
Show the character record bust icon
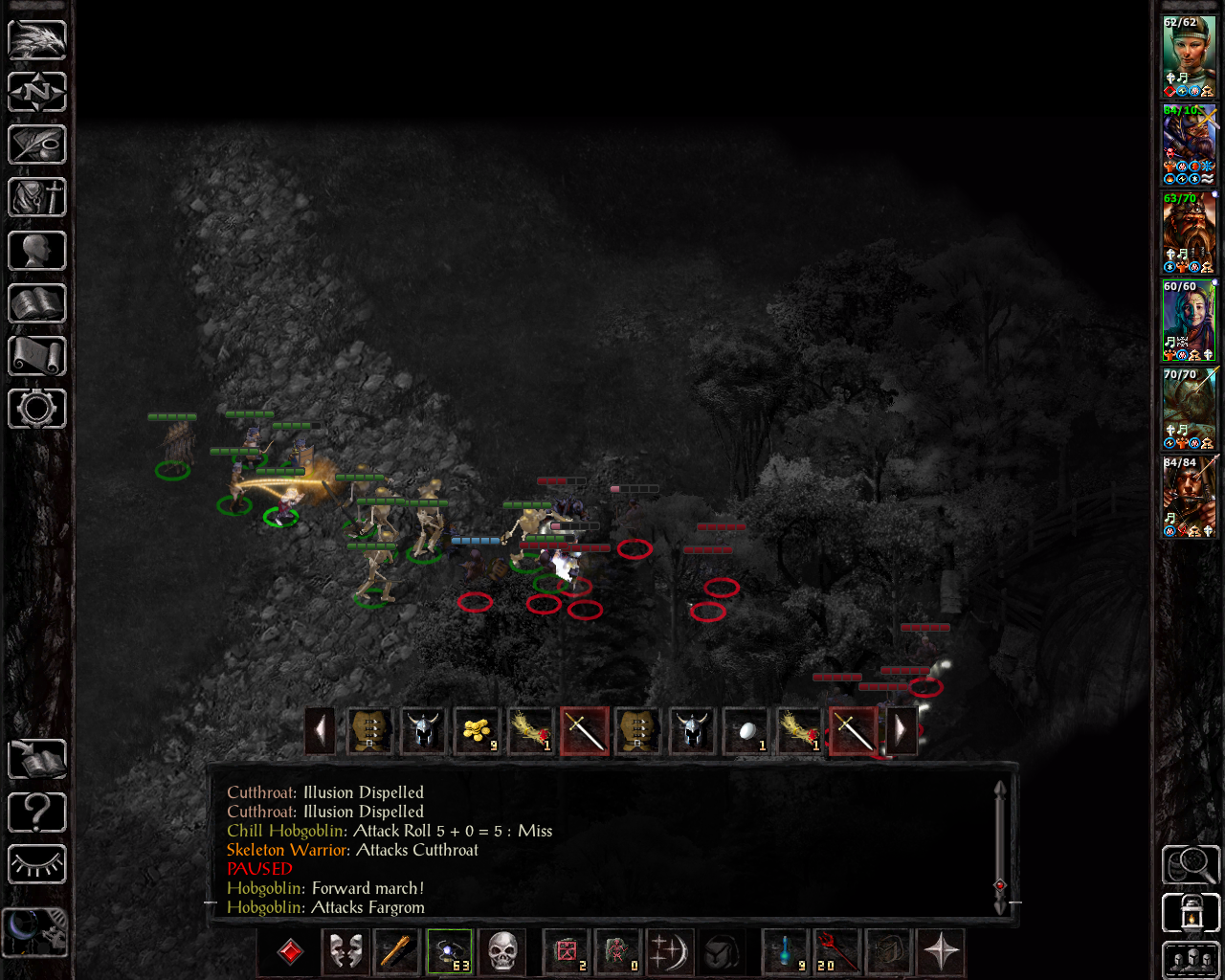tap(37, 251)
